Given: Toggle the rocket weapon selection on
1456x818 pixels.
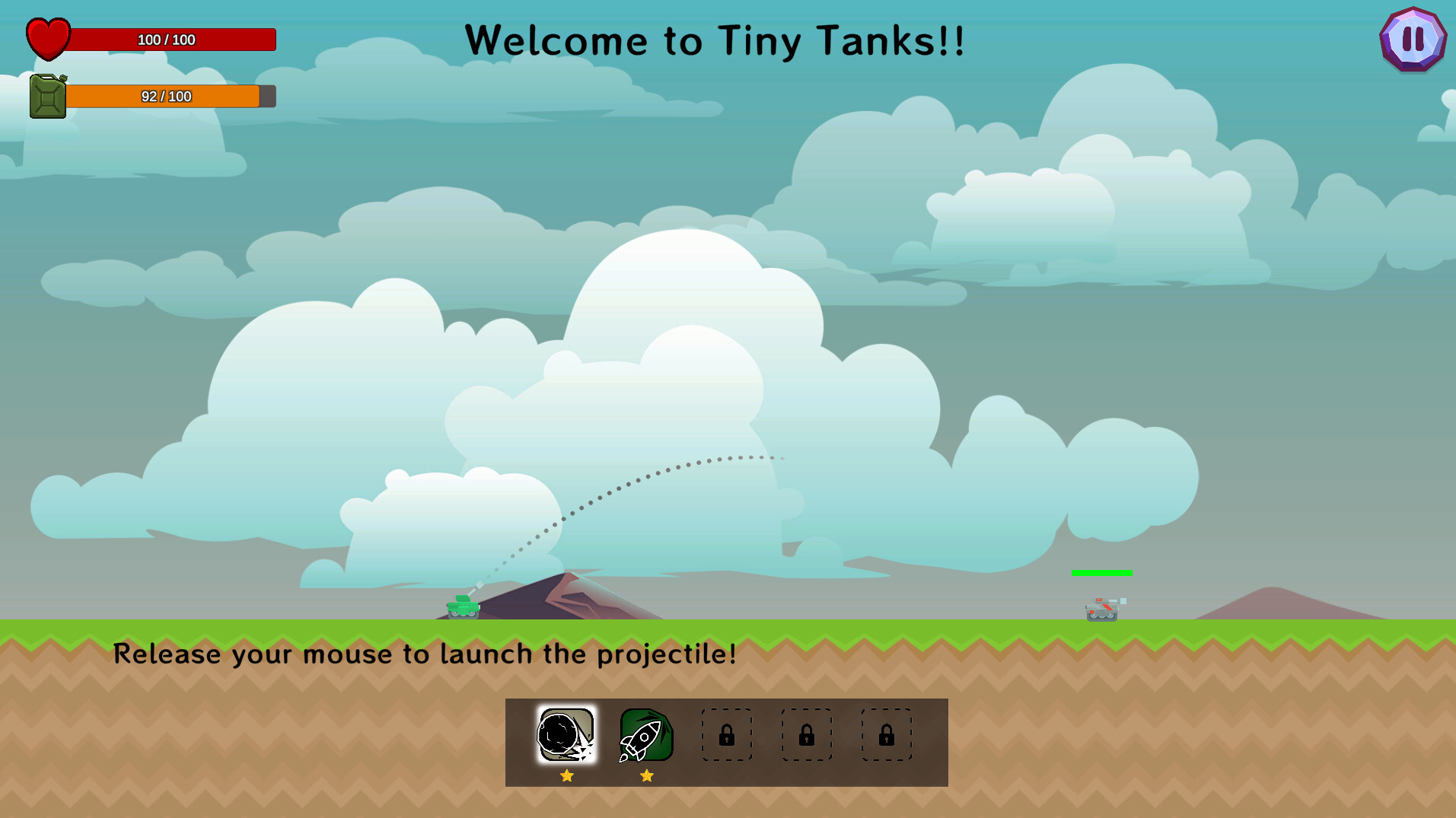Looking at the screenshot, I should point(645,735).
